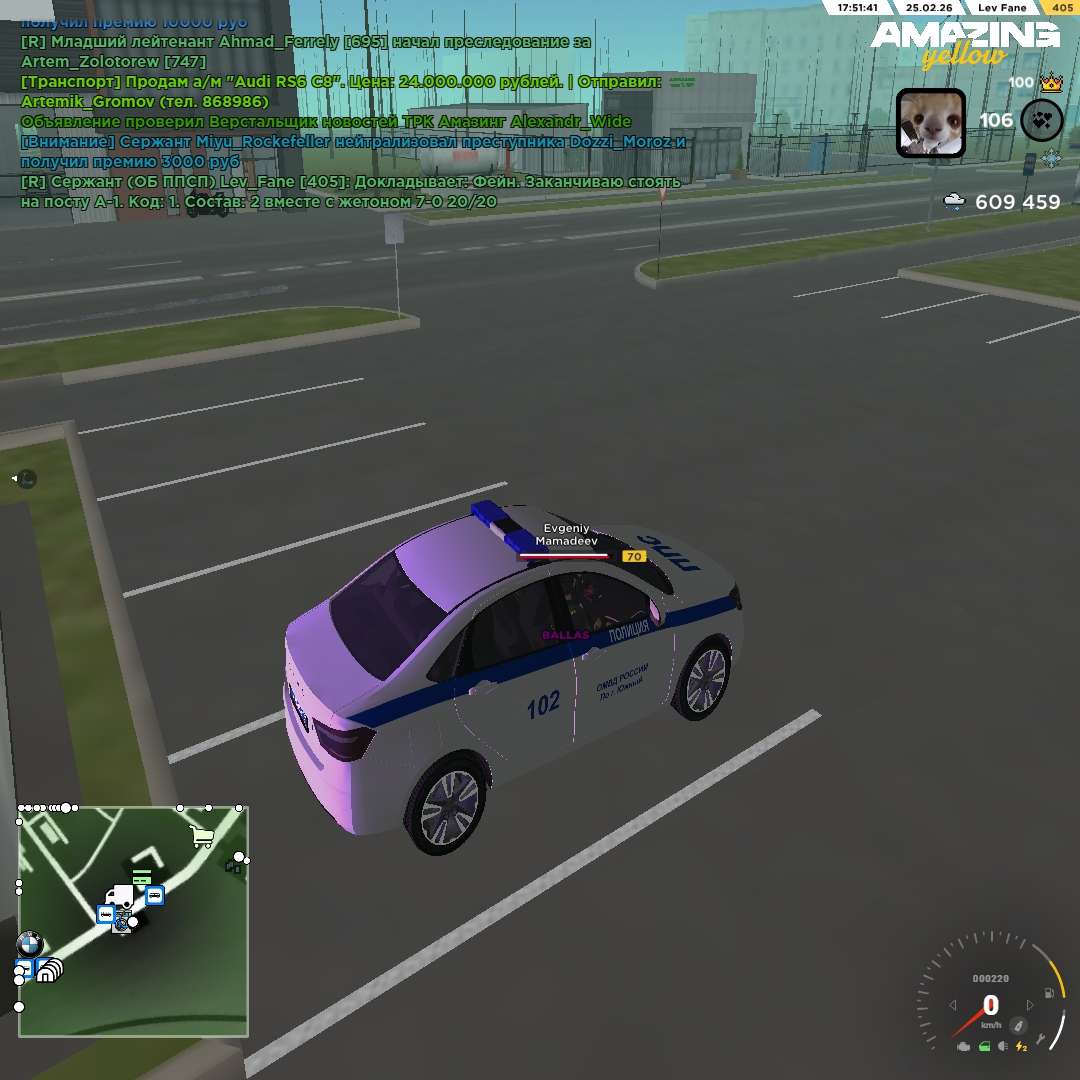
Task: Click the left turn signal arrow
Action: point(953,1005)
